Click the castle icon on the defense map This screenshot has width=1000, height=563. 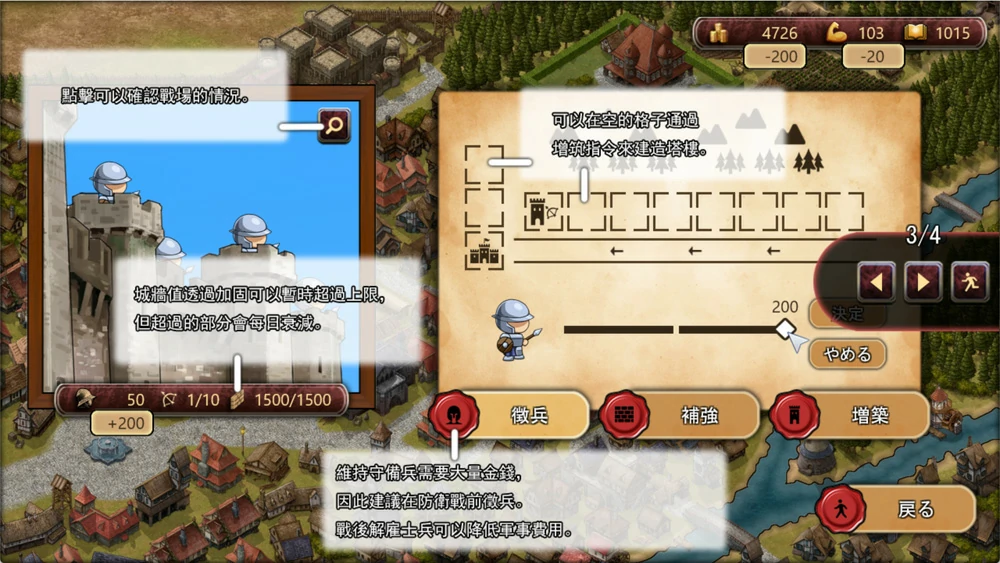(484, 255)
